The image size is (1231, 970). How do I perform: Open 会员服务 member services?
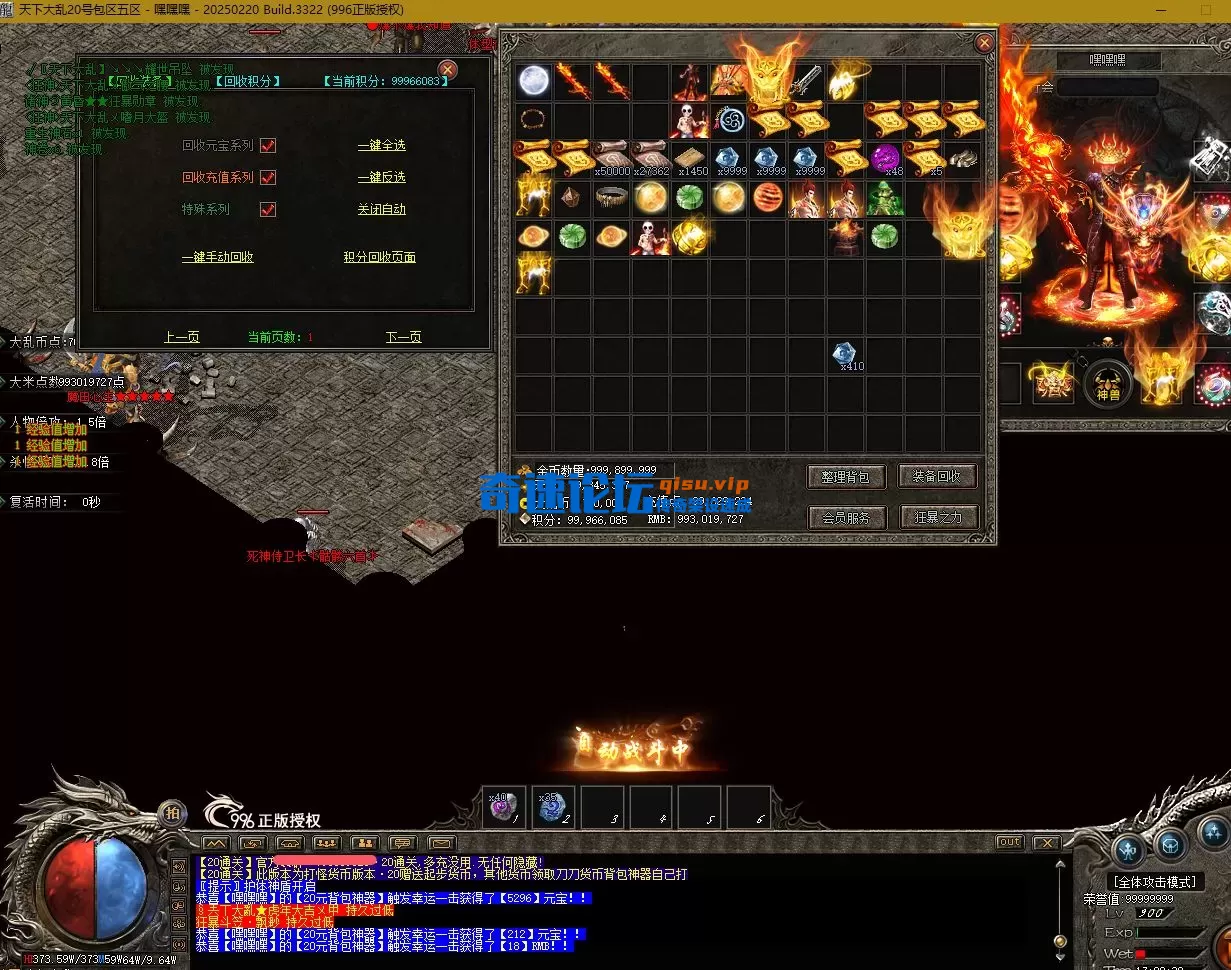846,517
